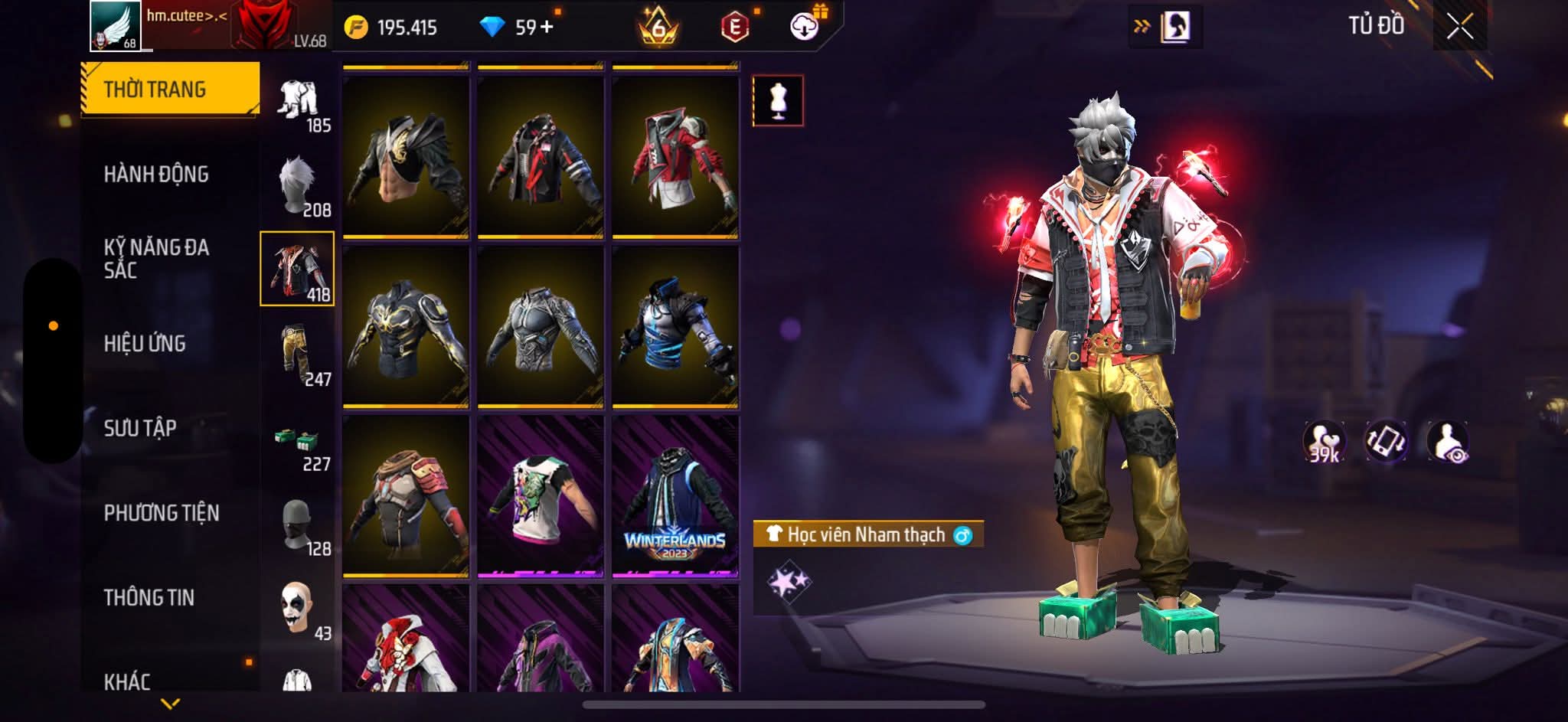The width and height of the screenshot is (1568, 722).
Task: Open the shoes category with 227 items
Action: click(298, 446)
